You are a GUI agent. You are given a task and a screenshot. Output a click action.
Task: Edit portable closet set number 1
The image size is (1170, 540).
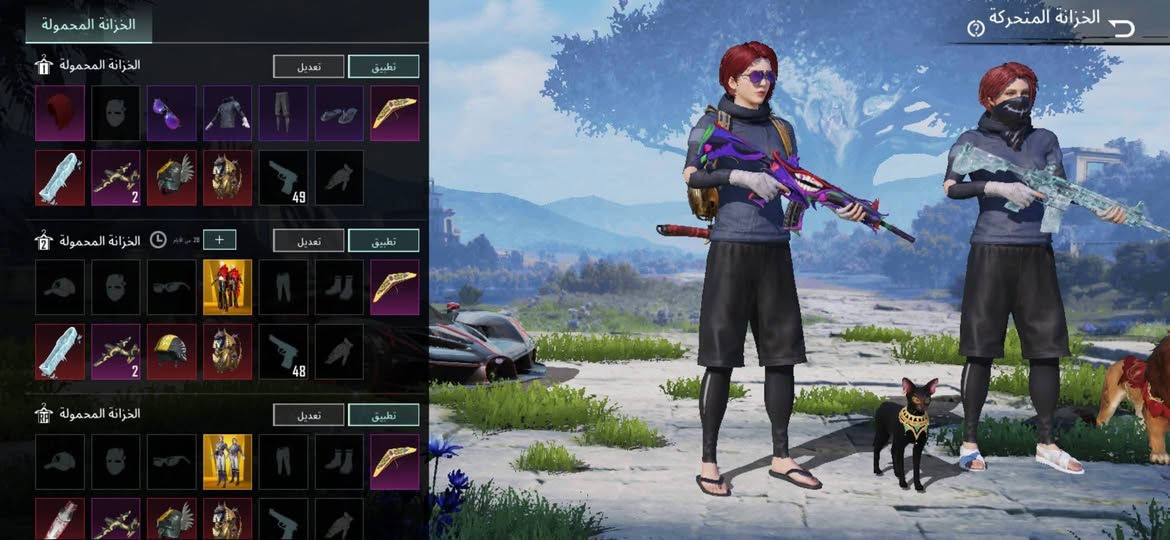pos(308,67)
